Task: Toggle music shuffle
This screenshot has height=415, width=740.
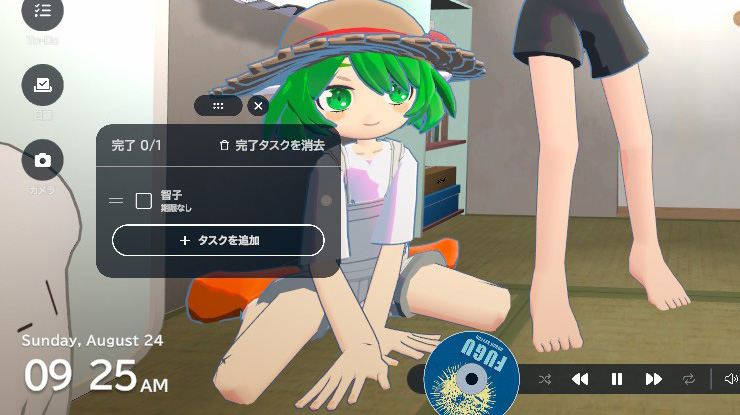Action: pos(545,379)
